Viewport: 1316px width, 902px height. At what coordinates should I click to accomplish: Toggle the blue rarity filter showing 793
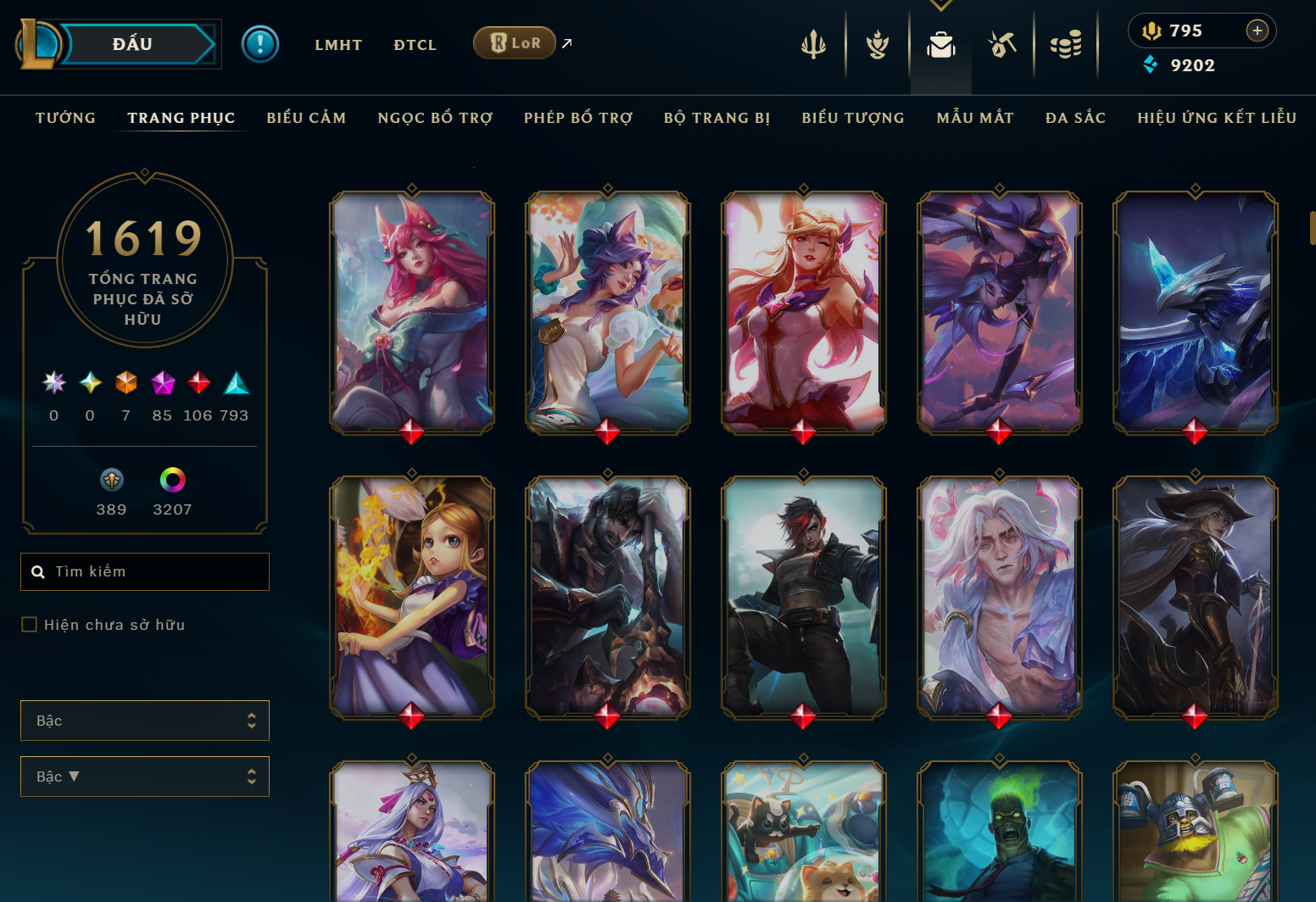click(237, 383)
